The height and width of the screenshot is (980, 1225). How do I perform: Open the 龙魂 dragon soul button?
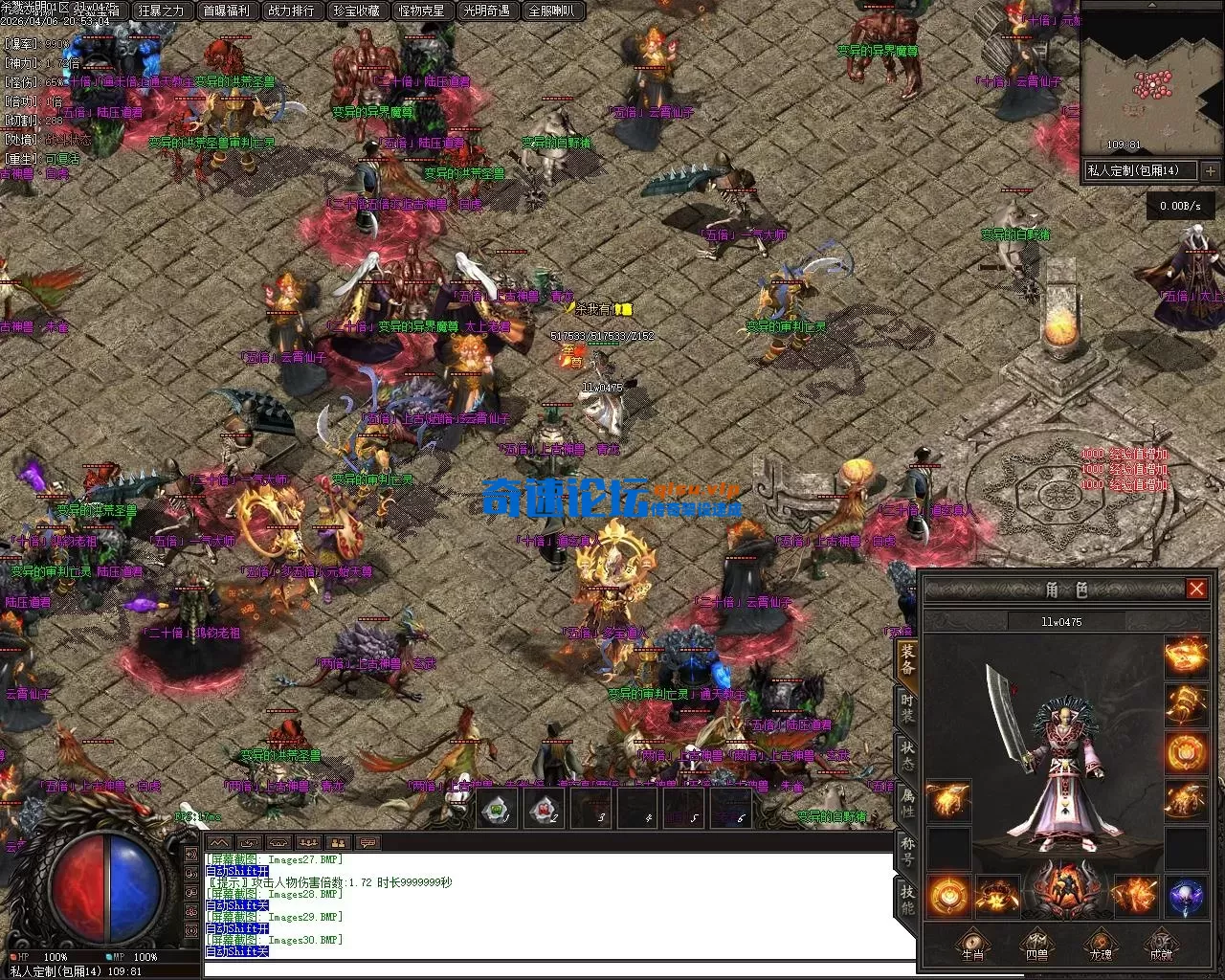1100,943
